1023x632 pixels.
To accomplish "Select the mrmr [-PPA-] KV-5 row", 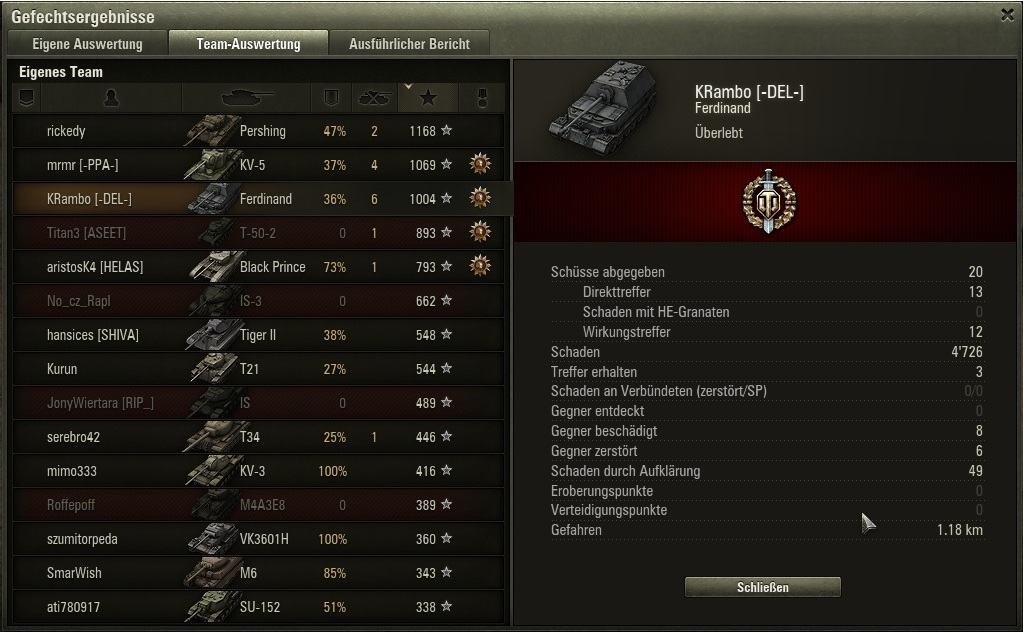I will [260, 165].
